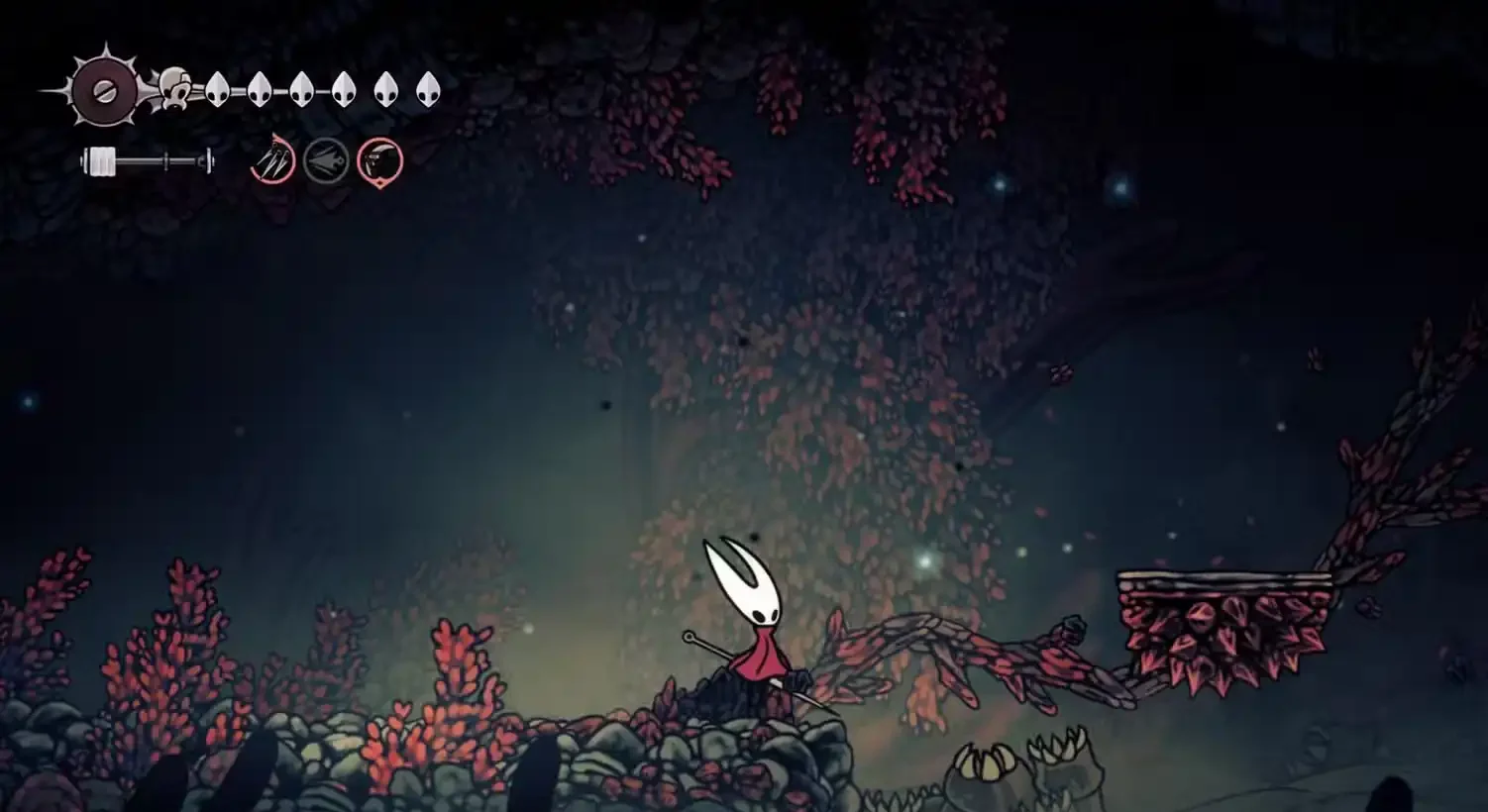Click the greyed-out dart tool icon
Screen dimensions: 1488x812
click(x=326, y=160)
